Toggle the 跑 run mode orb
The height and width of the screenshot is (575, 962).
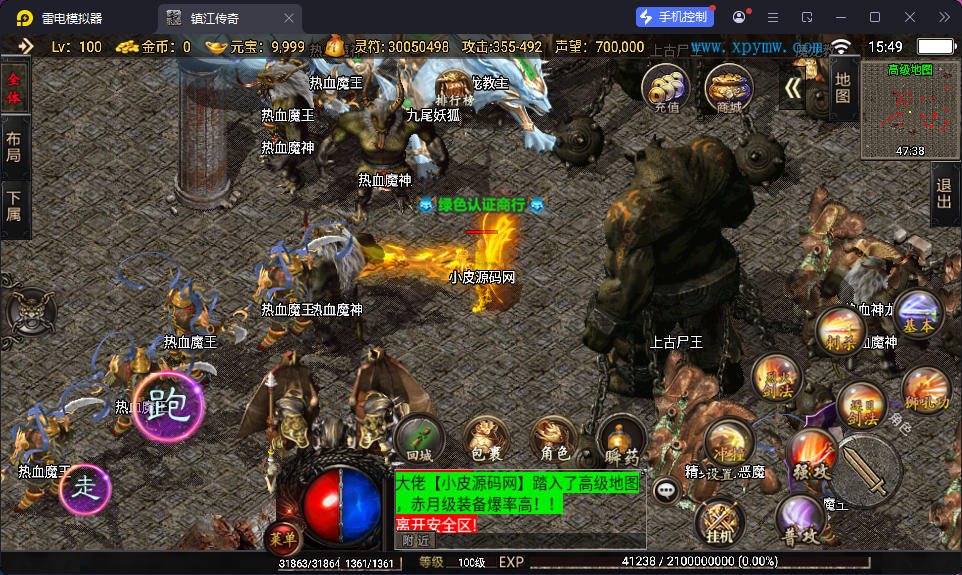point(168,407)
